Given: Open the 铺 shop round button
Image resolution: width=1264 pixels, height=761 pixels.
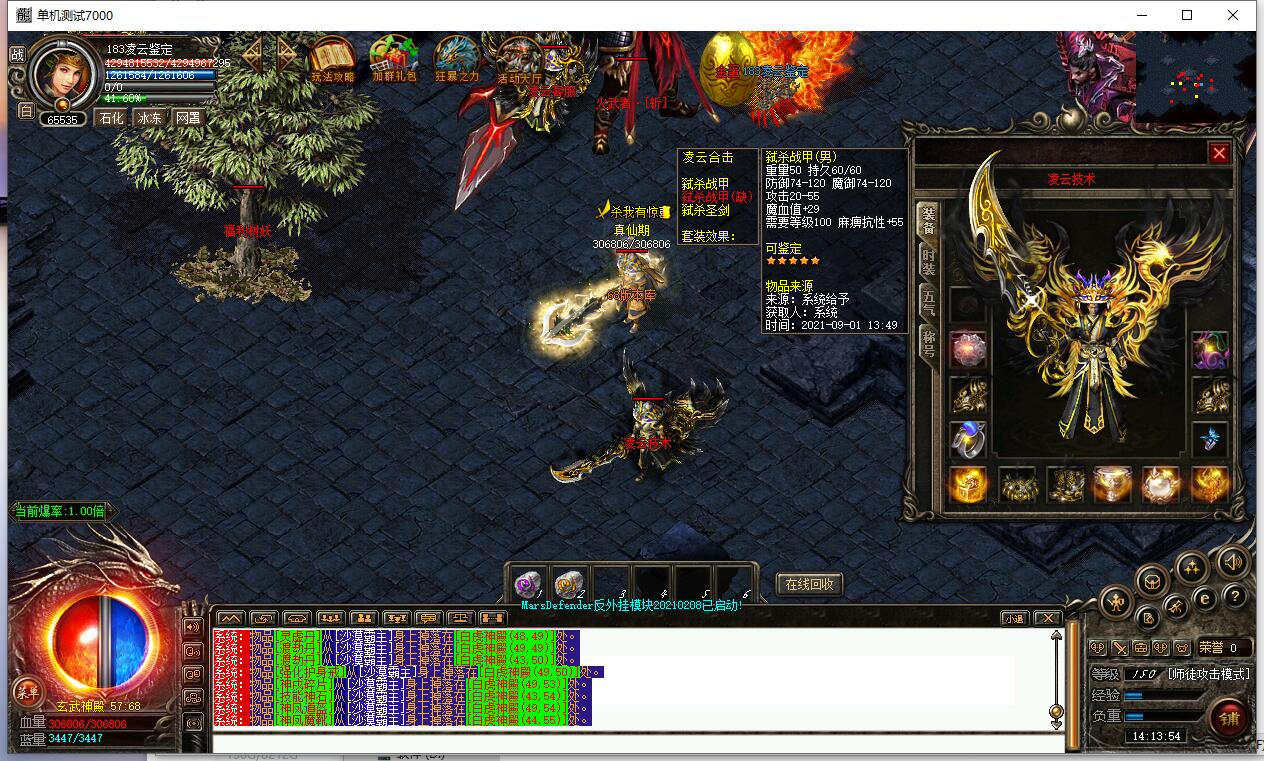Looking at the screenshot, I should click(x=1228, y=717).
